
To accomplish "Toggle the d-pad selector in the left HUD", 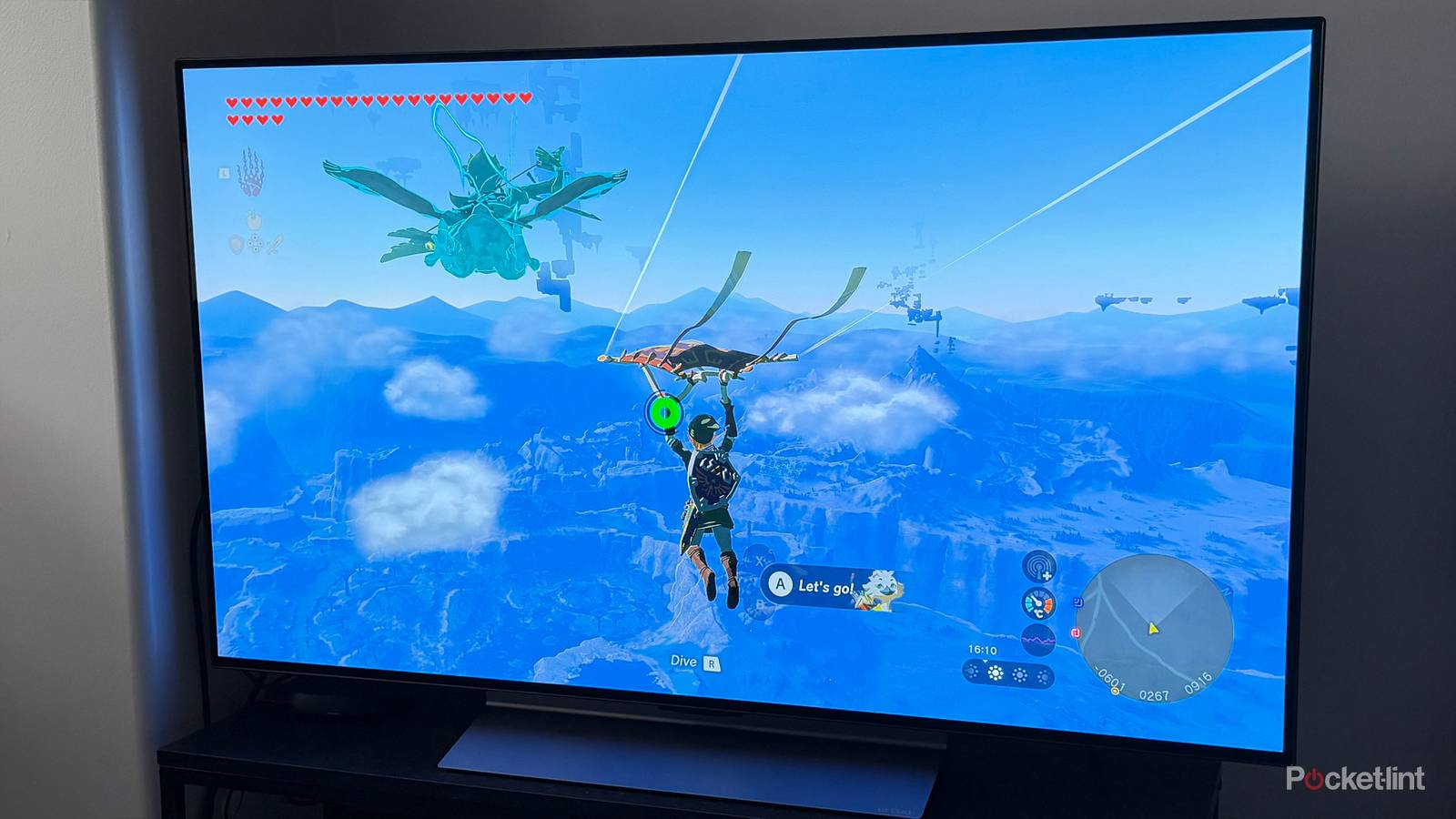I will pos(255,243).
